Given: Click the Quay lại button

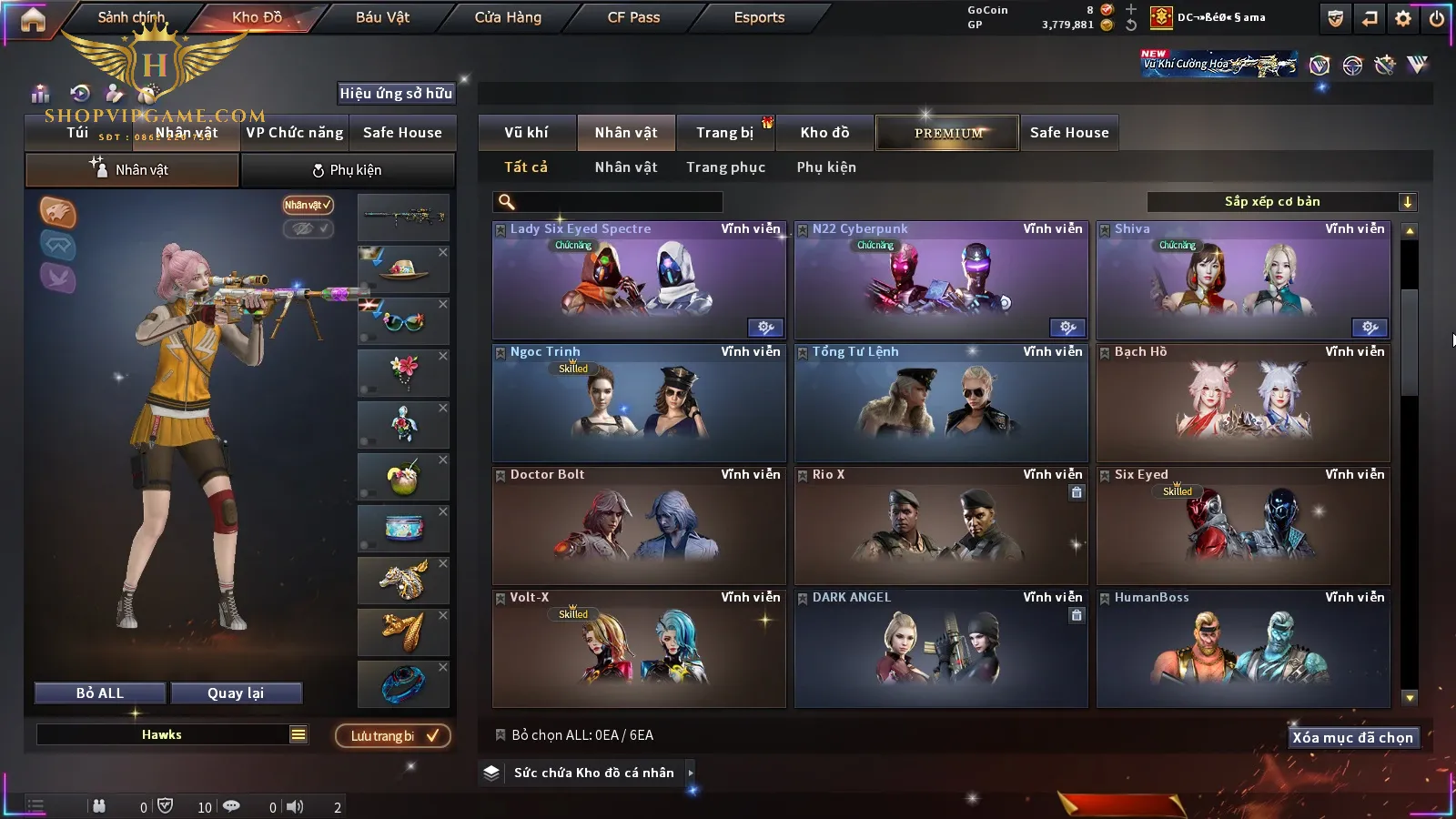Looking at the screenshot, I should (x=236, y=693).
